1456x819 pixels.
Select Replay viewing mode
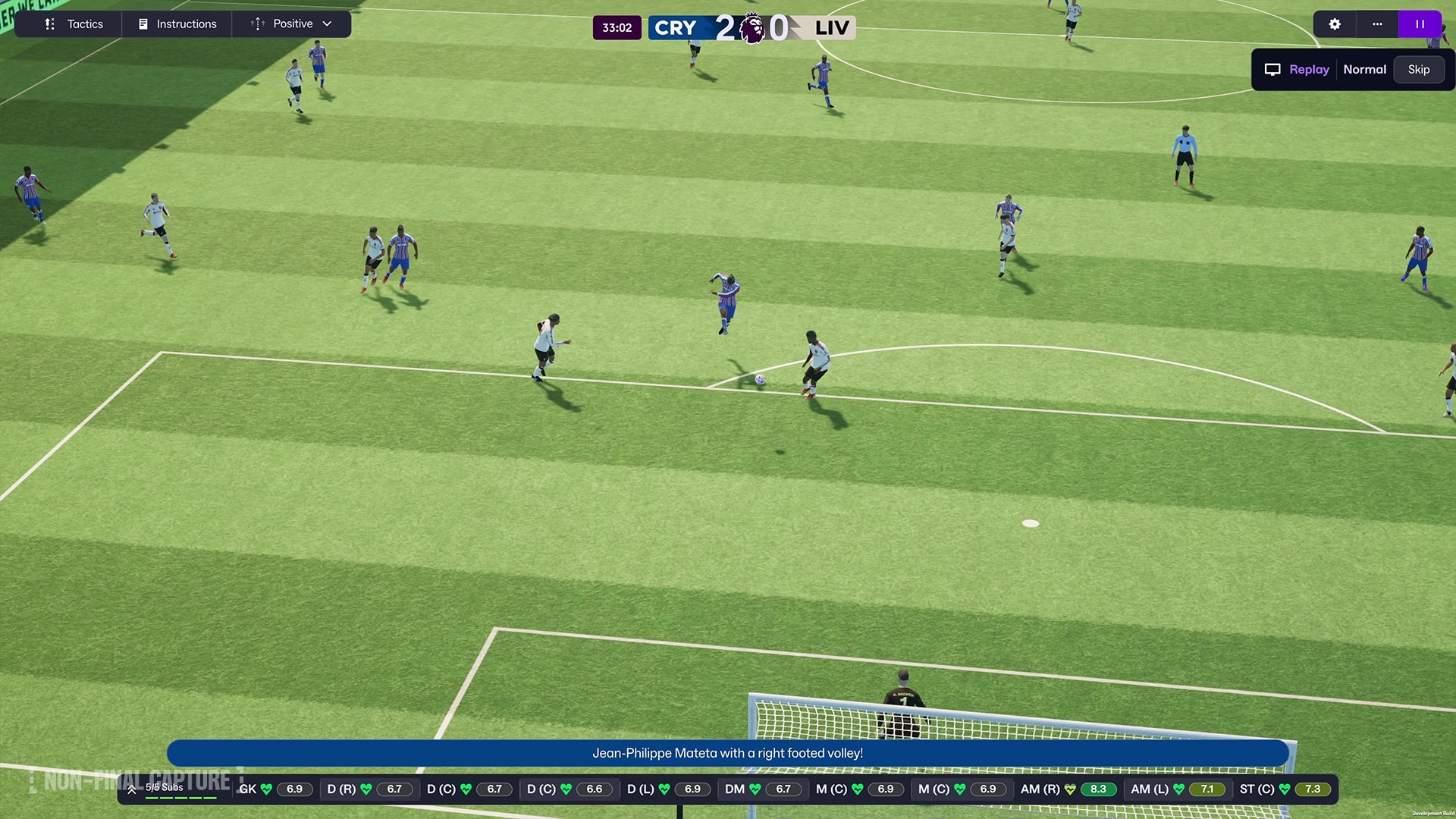(1308, 69)
